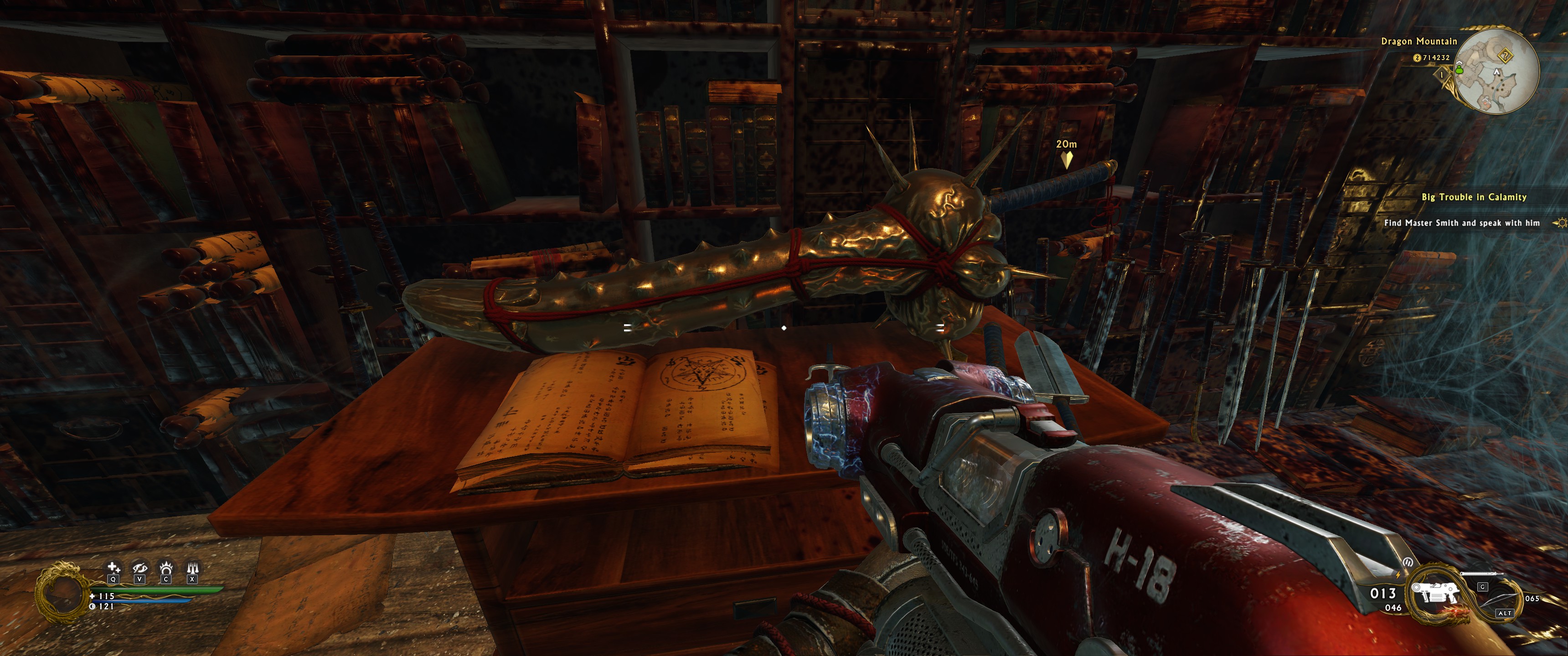The image size is (1568, 656).
Task: Switch to the long rifle weapon slot
Action: click(x=1481, y=574)
